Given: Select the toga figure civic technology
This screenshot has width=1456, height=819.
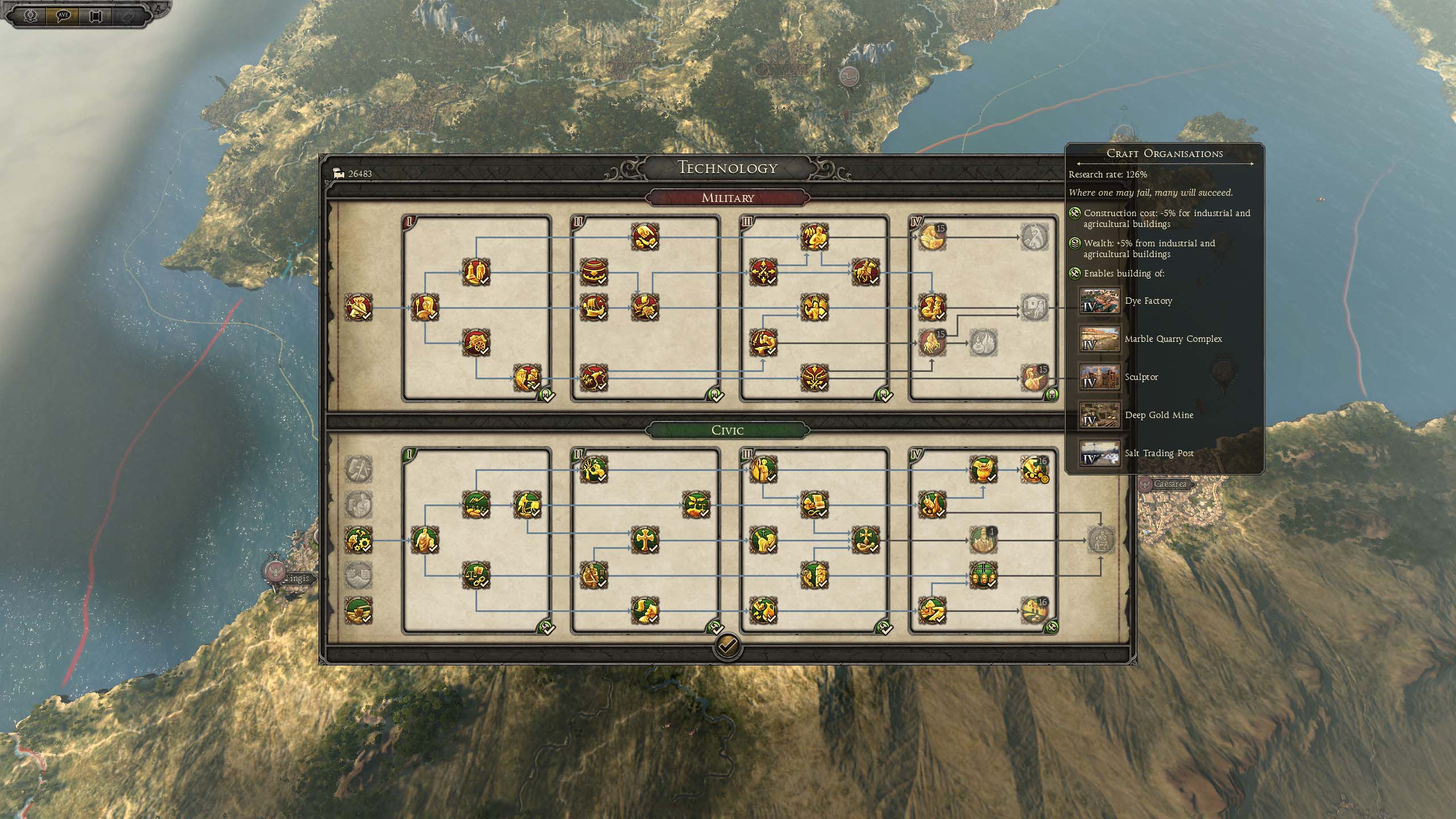Looking at the screenshot, I should point(424,540).
